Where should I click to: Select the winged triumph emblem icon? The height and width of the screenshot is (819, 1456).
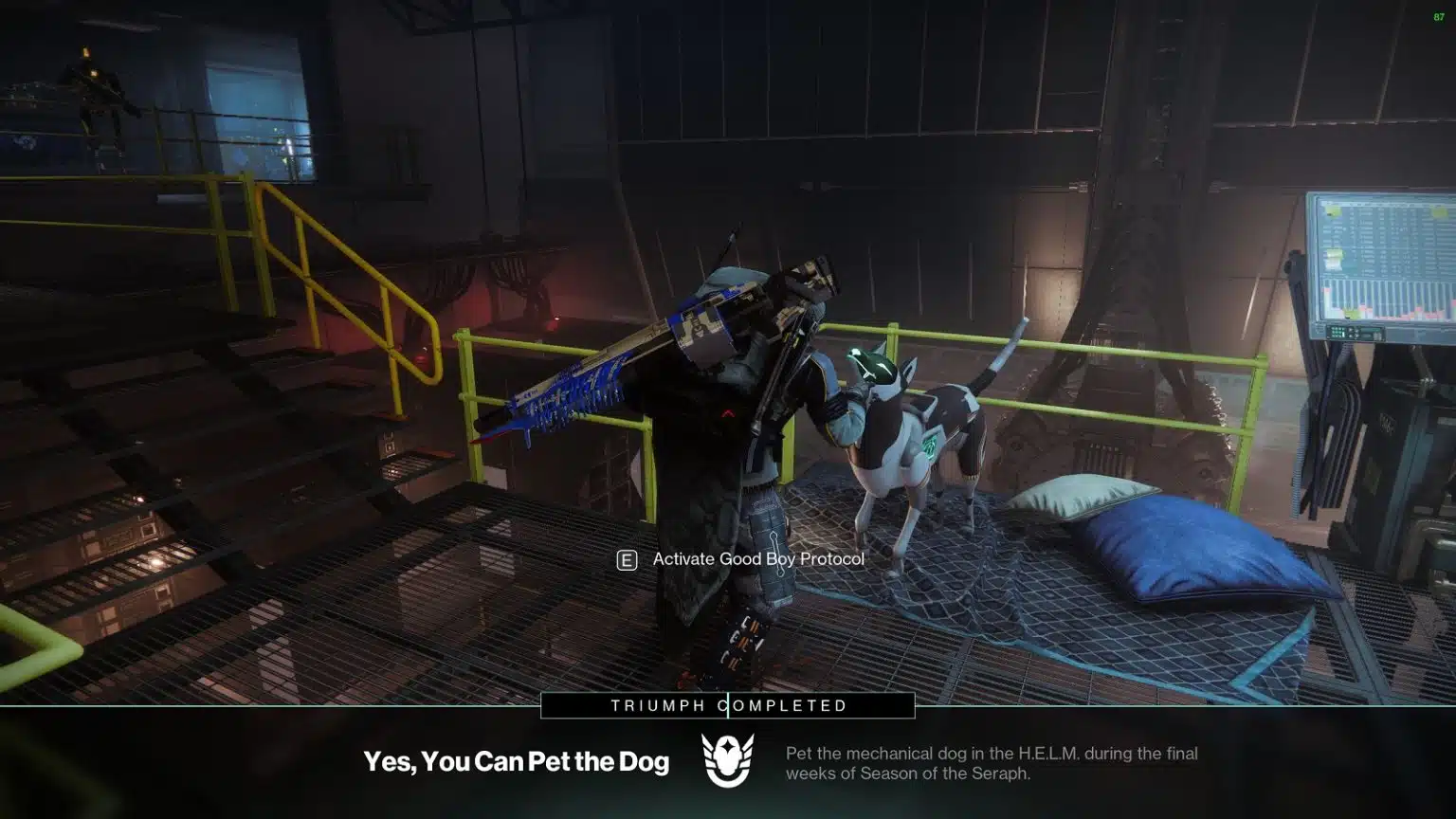(727, 760)
